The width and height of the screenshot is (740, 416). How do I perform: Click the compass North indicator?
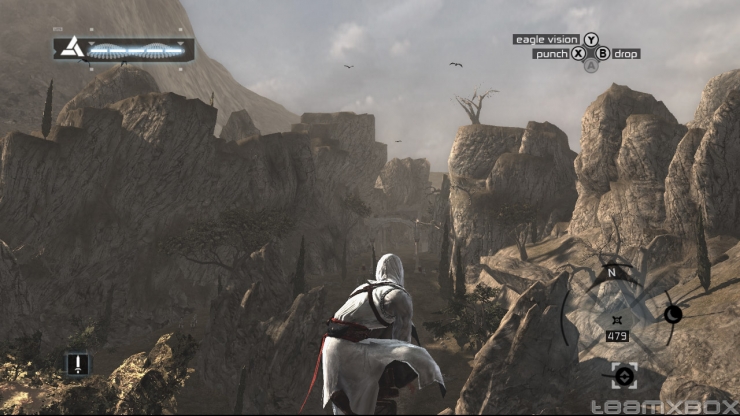[x=611, y=271]
